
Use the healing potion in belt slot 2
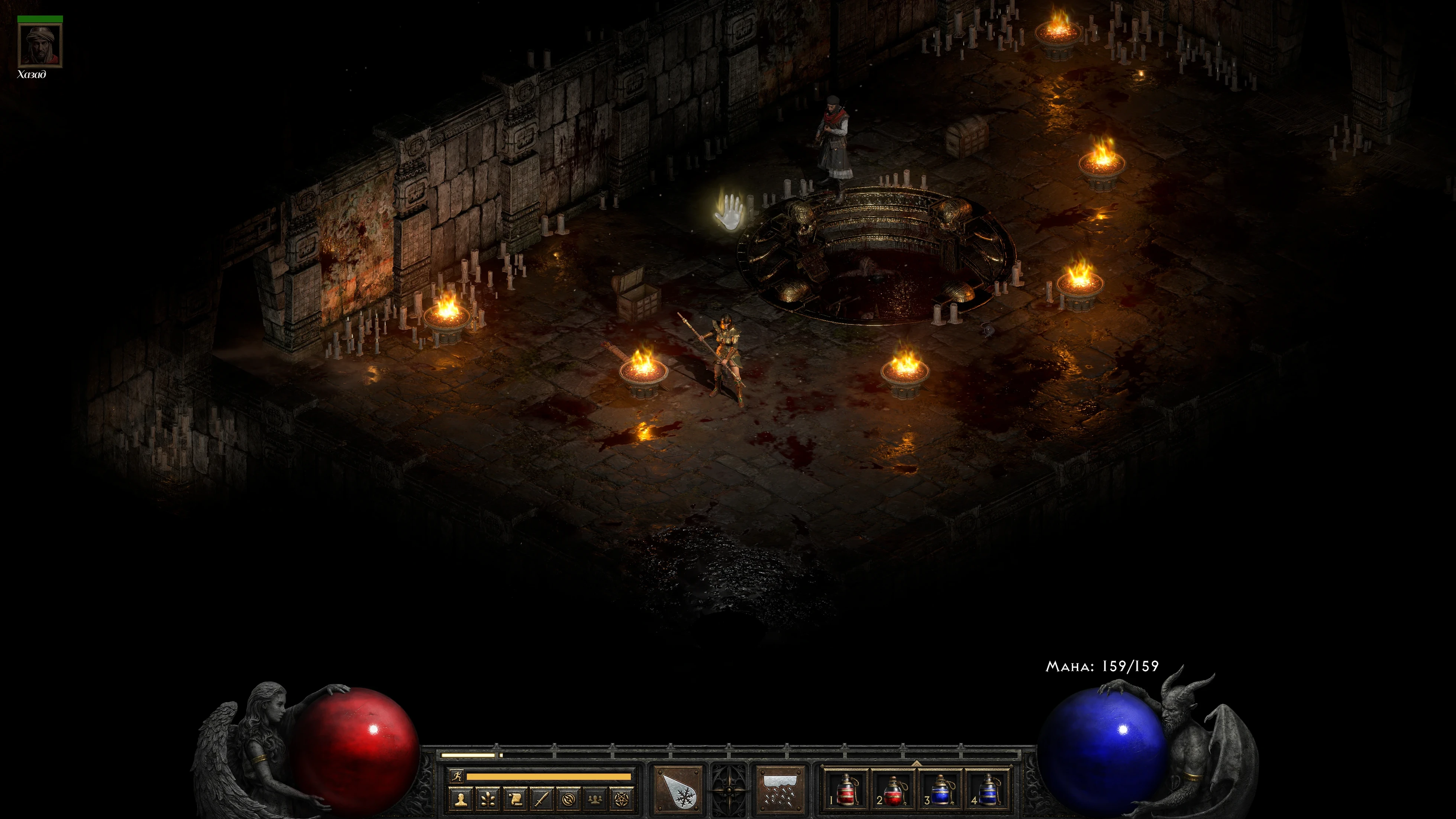click(893, 789)
